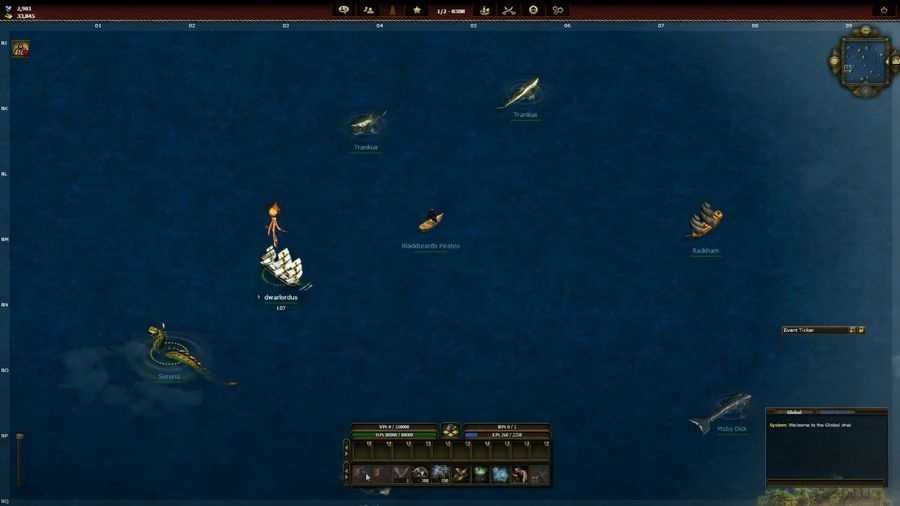Click the gold ship emblem above the hotbar
This screenshot has width=900, height=506.
click(451, 430)
